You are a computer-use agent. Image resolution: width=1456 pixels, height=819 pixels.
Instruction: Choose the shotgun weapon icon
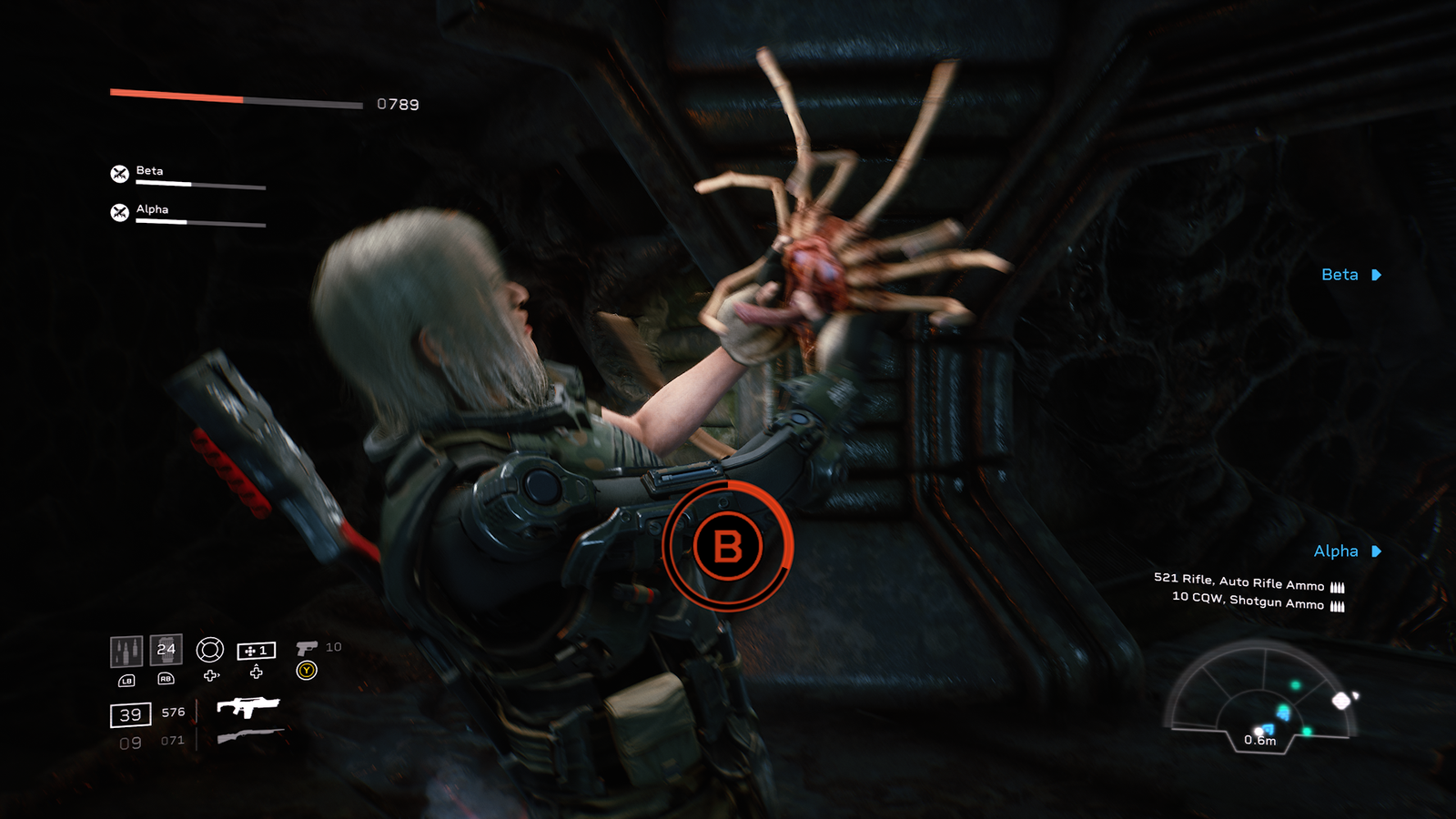click(x=249, y=736)
